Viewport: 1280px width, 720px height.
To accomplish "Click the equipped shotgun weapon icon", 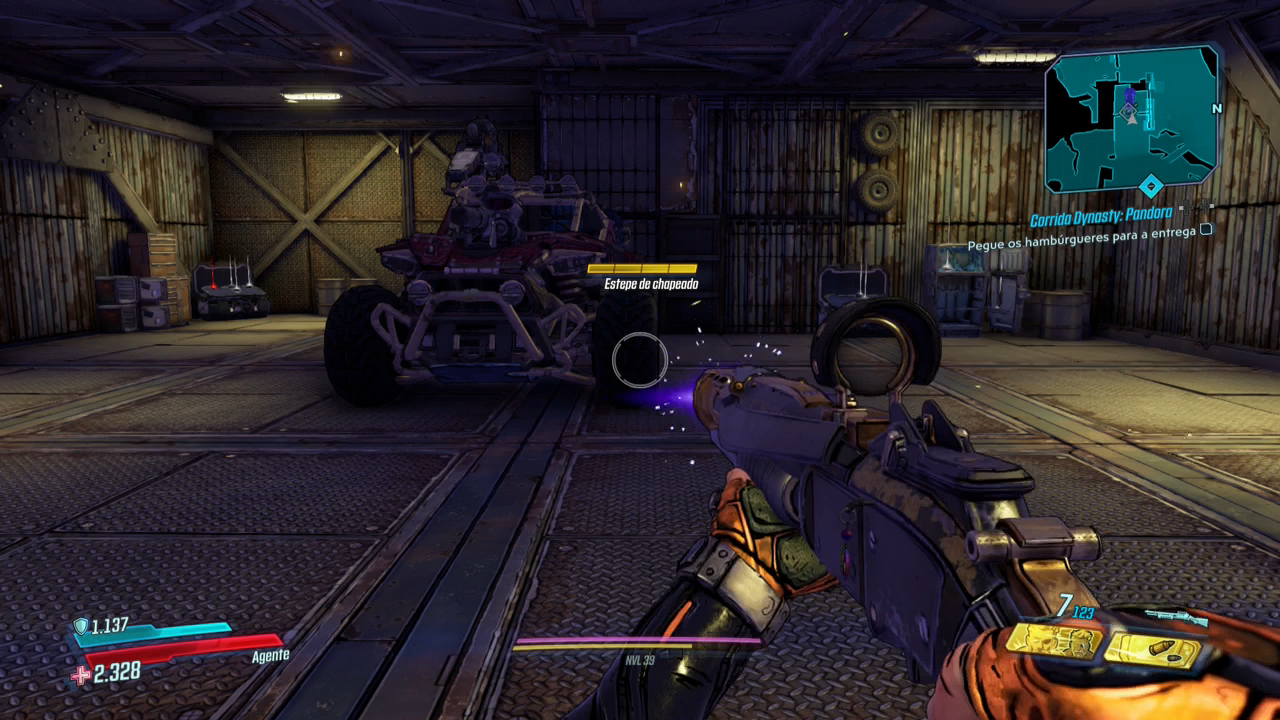I will 1175,617.
